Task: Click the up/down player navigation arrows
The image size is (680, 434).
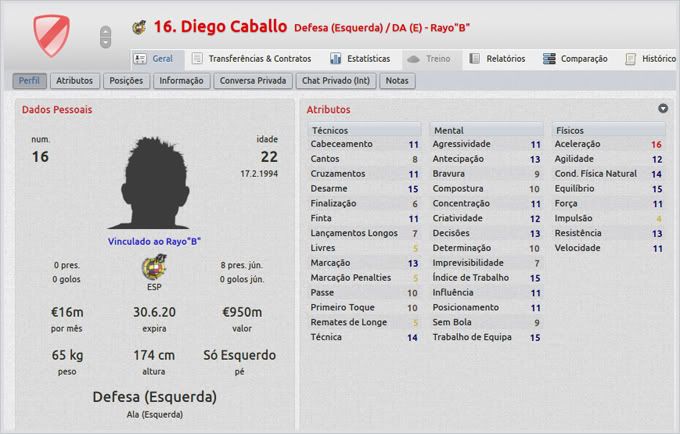Action: (105, 37)
